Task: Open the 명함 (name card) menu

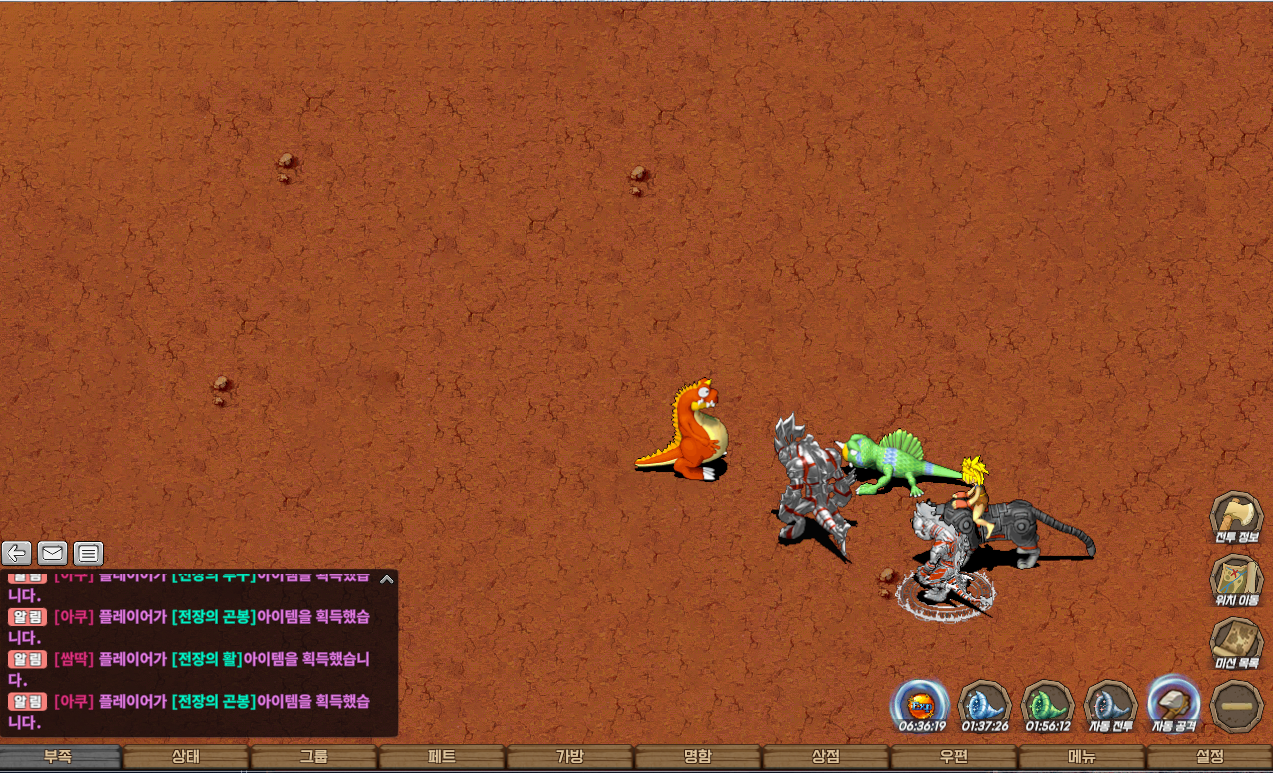Action: (698, 757)
